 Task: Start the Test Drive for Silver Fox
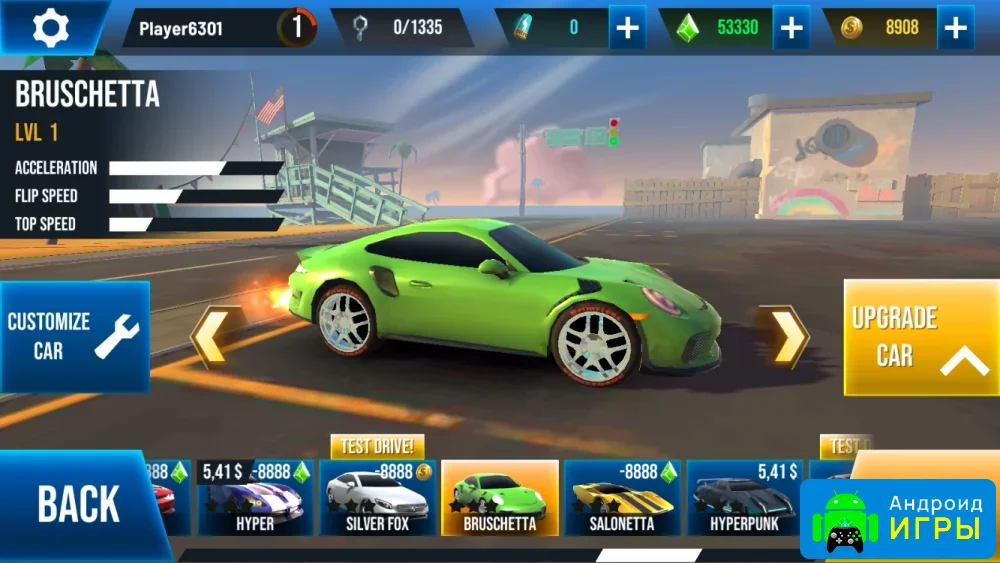[378, 446]
